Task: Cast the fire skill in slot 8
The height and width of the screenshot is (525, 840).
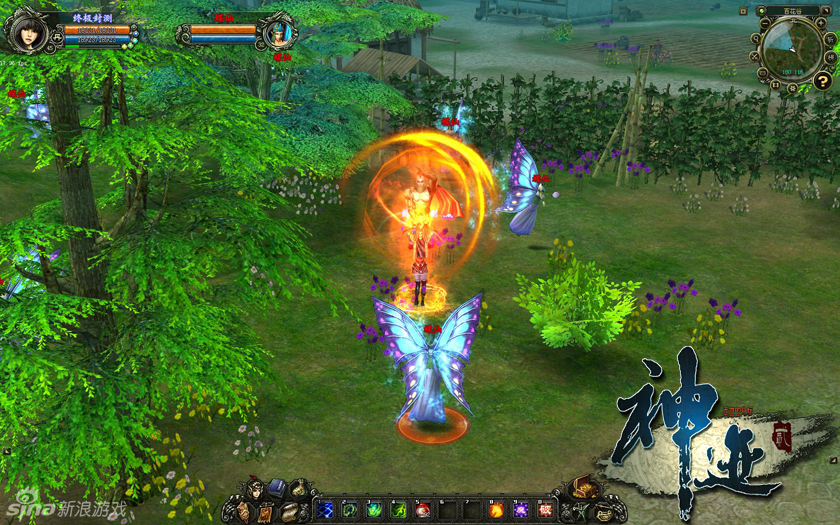Action: (496, 510)
